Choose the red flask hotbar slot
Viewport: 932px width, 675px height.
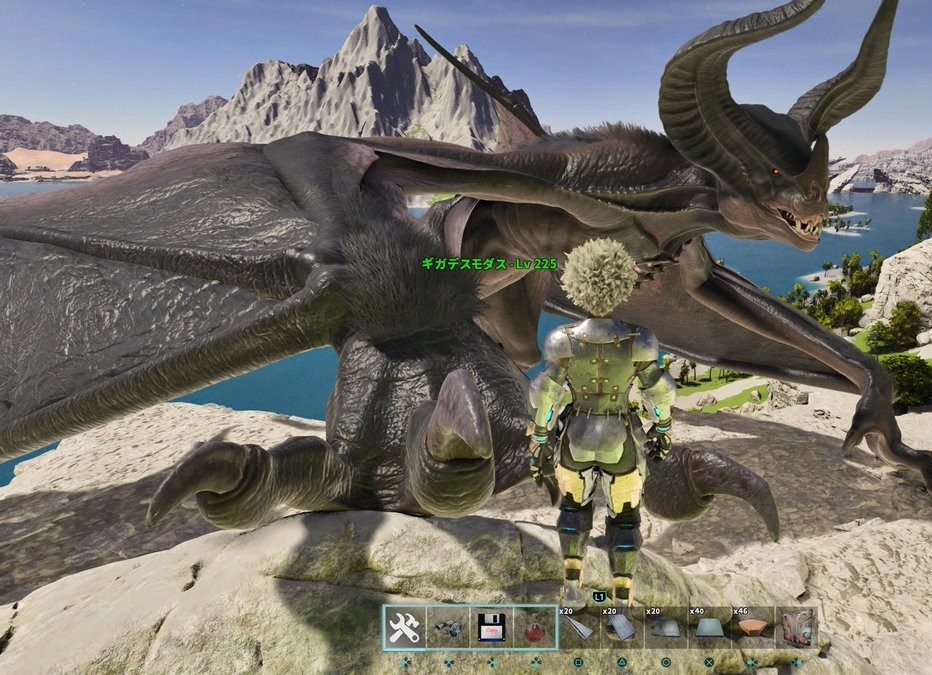point(534,628)
